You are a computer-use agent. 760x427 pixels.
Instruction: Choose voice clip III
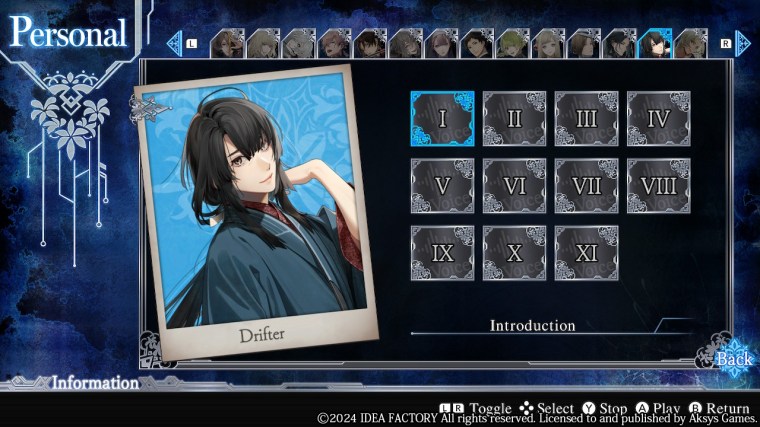click(586, 119)
